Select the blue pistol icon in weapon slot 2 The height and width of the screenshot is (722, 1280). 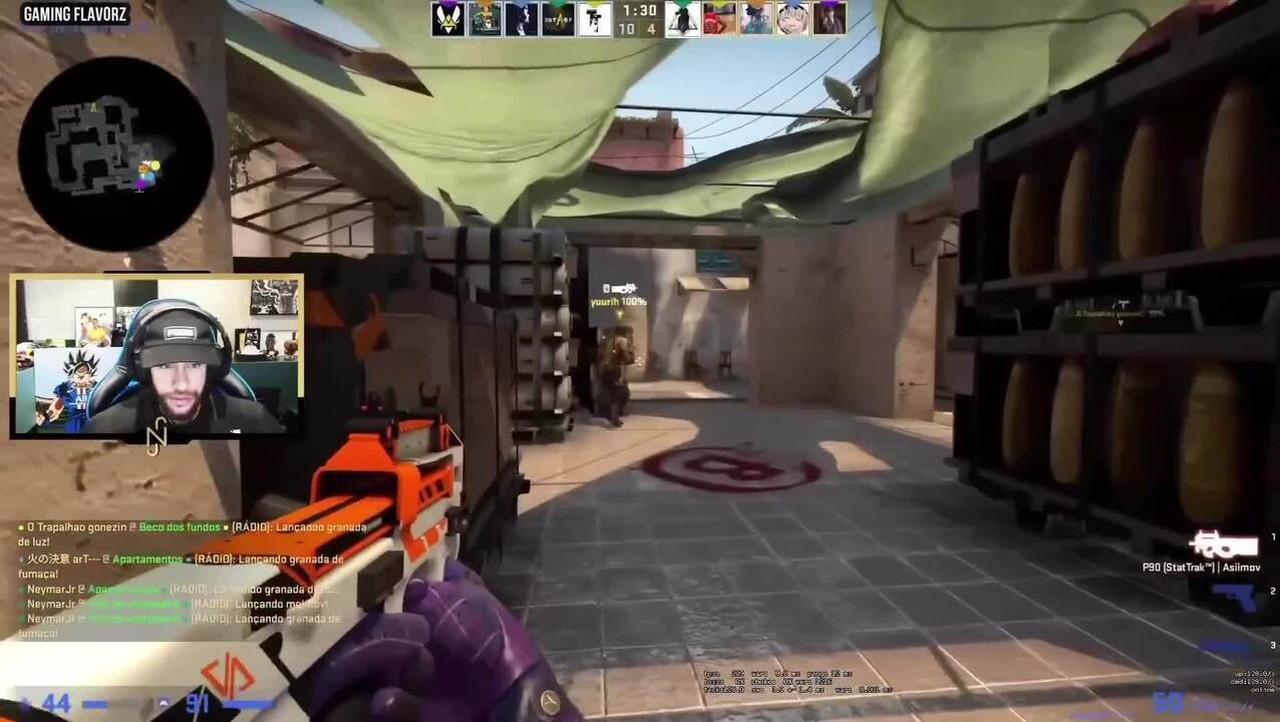coord(1235,597)
